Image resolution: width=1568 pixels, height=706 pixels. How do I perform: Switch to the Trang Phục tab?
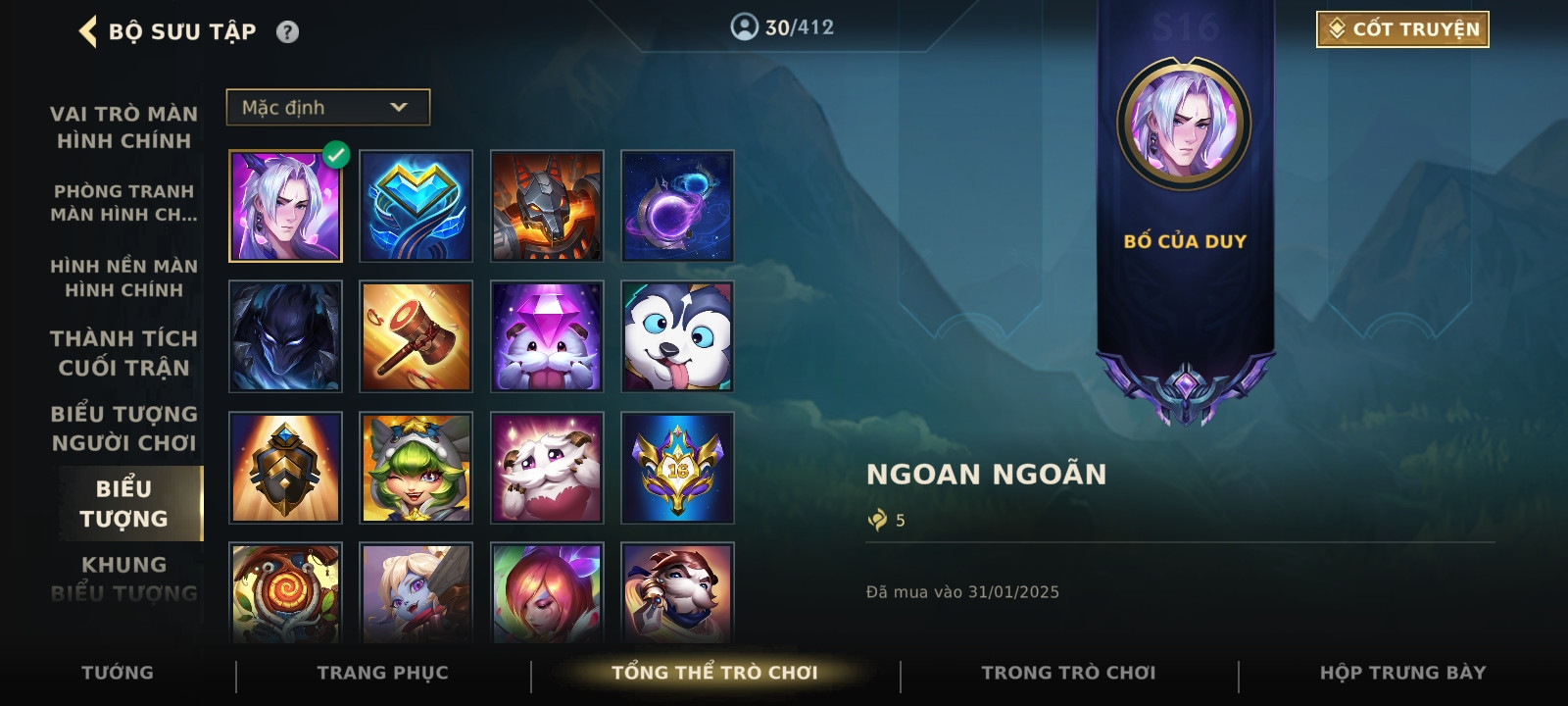coord(382,673)
